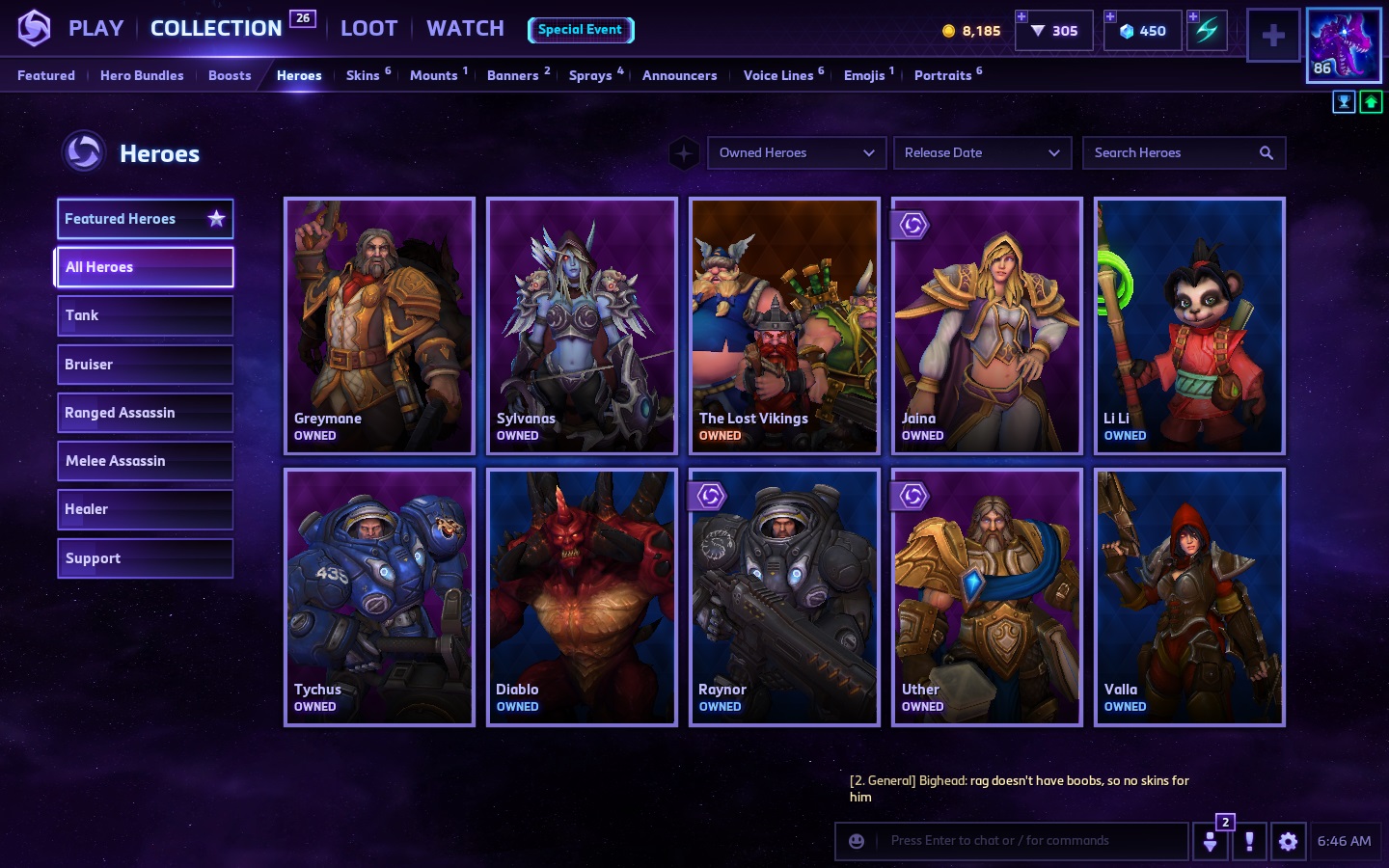Filter heroes by Healer role
1389x868 pixels.
click(145, 509)
